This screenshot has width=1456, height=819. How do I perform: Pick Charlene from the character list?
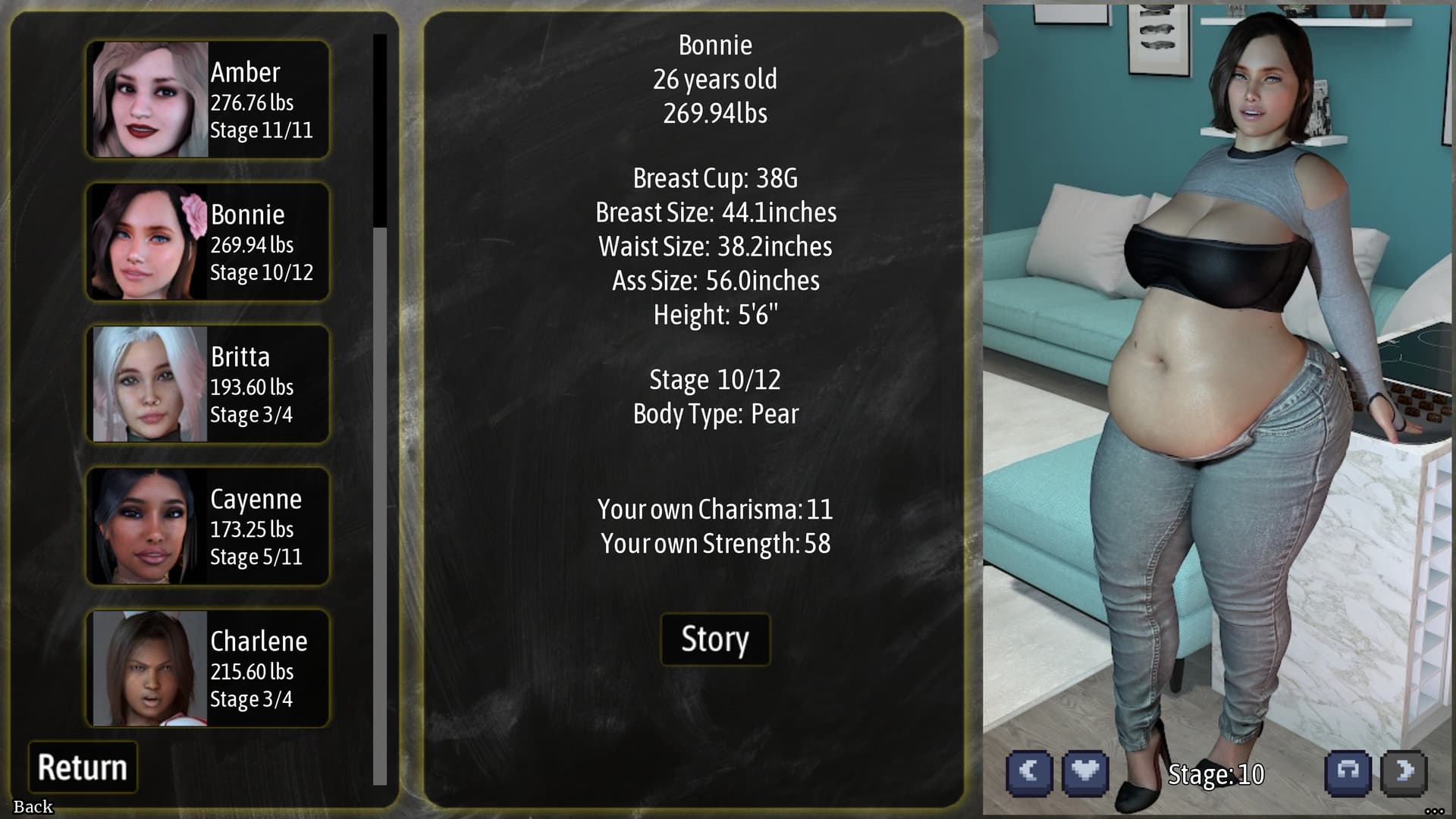click(207, 668)
